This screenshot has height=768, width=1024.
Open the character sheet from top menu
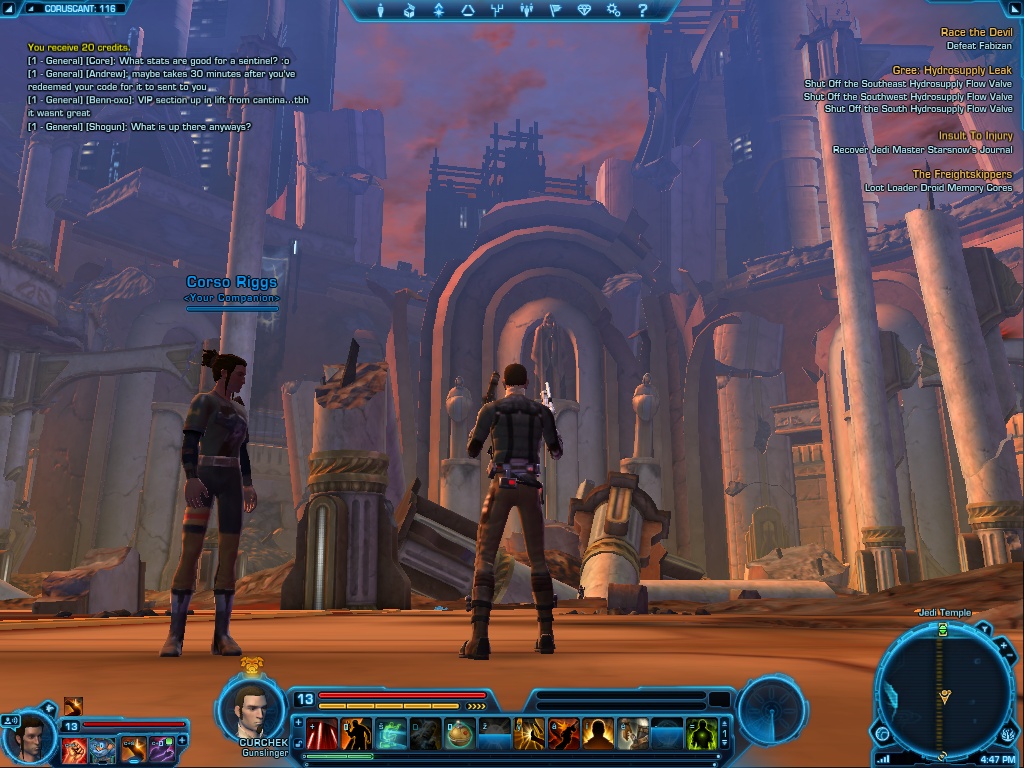381,11
